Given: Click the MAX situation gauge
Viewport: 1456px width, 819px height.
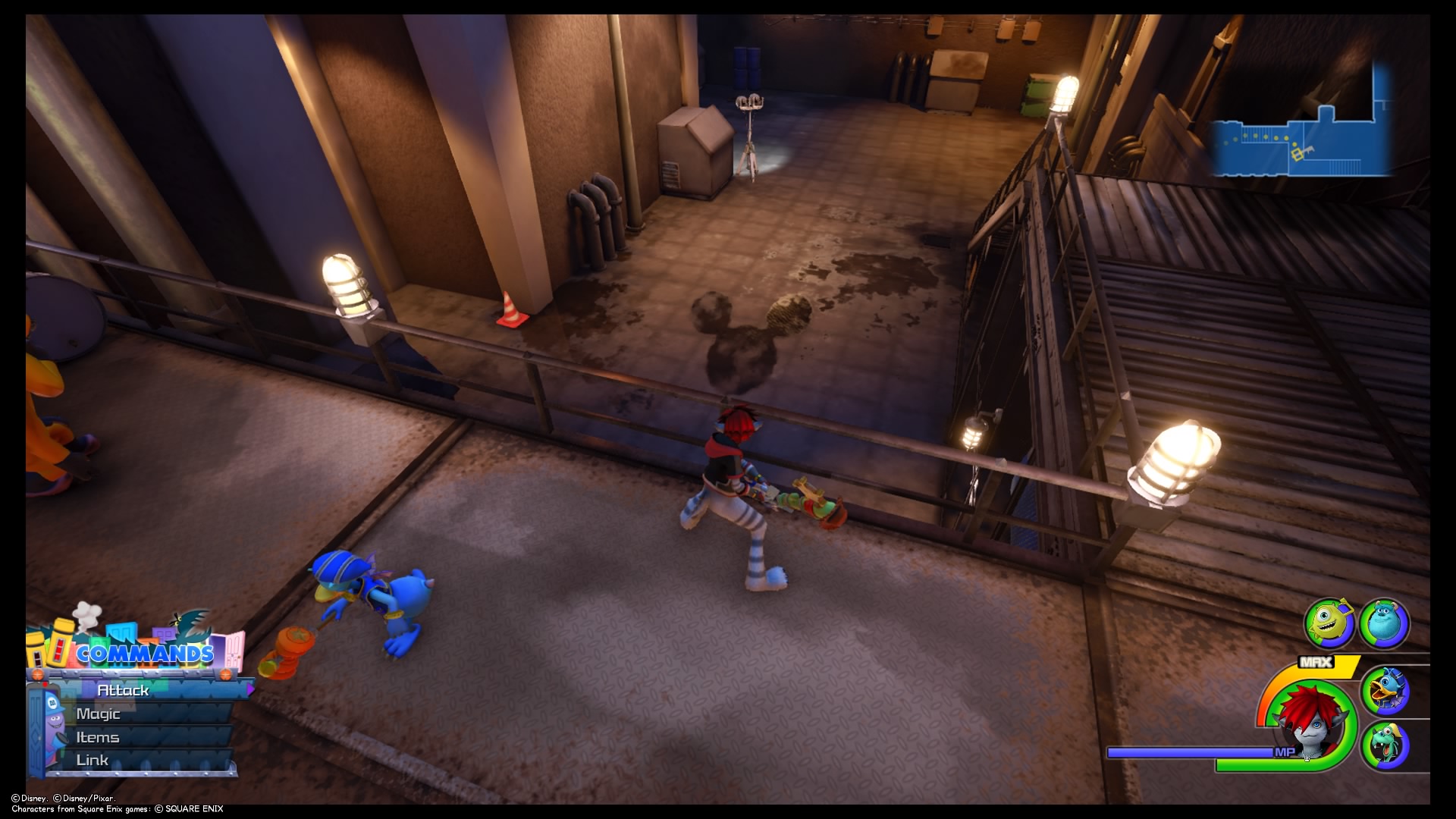Looking at the screenshot, I should pos(1317,662).
